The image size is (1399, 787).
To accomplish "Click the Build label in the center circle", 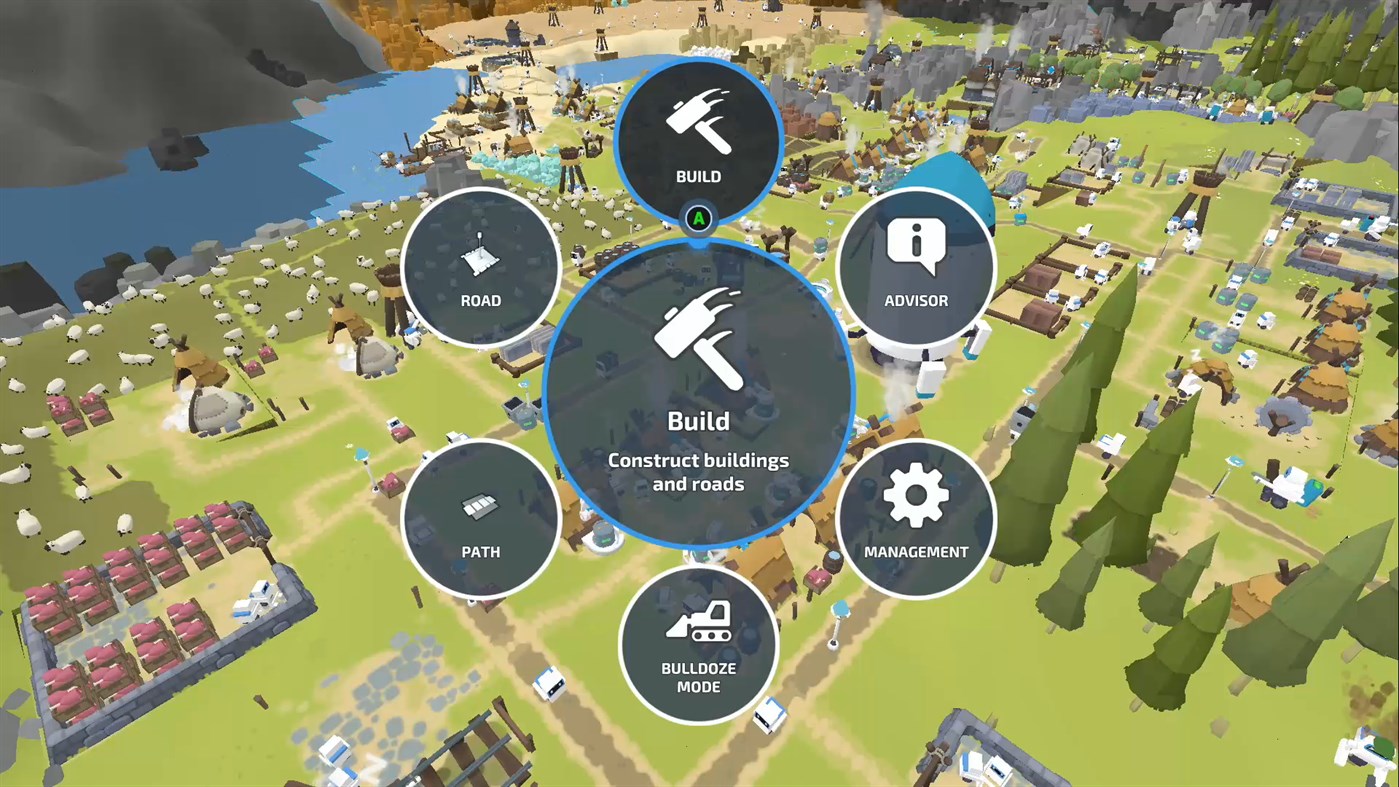I will (x=698, y=421).
